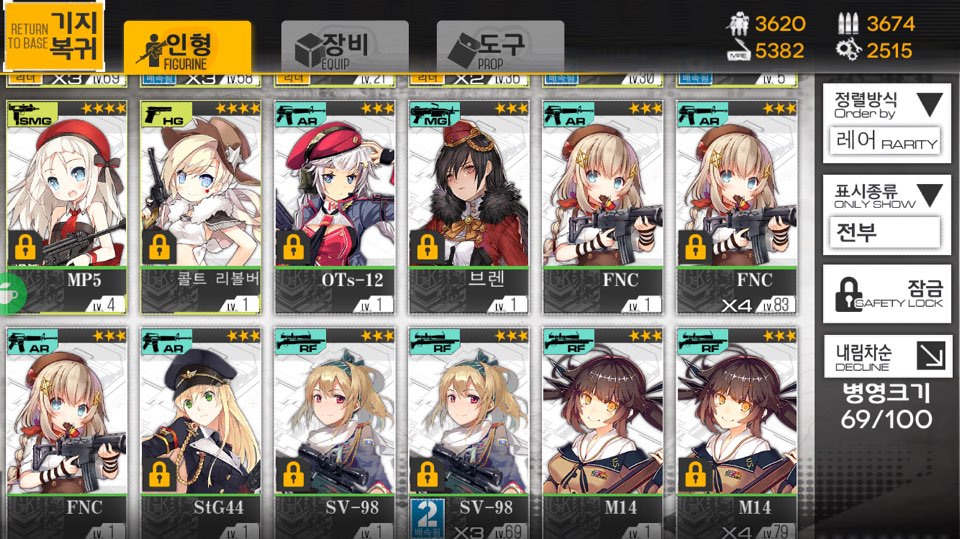Choose the StG44 doll card
The height and width of the screenshot is (539, 960).
point(201,425)
